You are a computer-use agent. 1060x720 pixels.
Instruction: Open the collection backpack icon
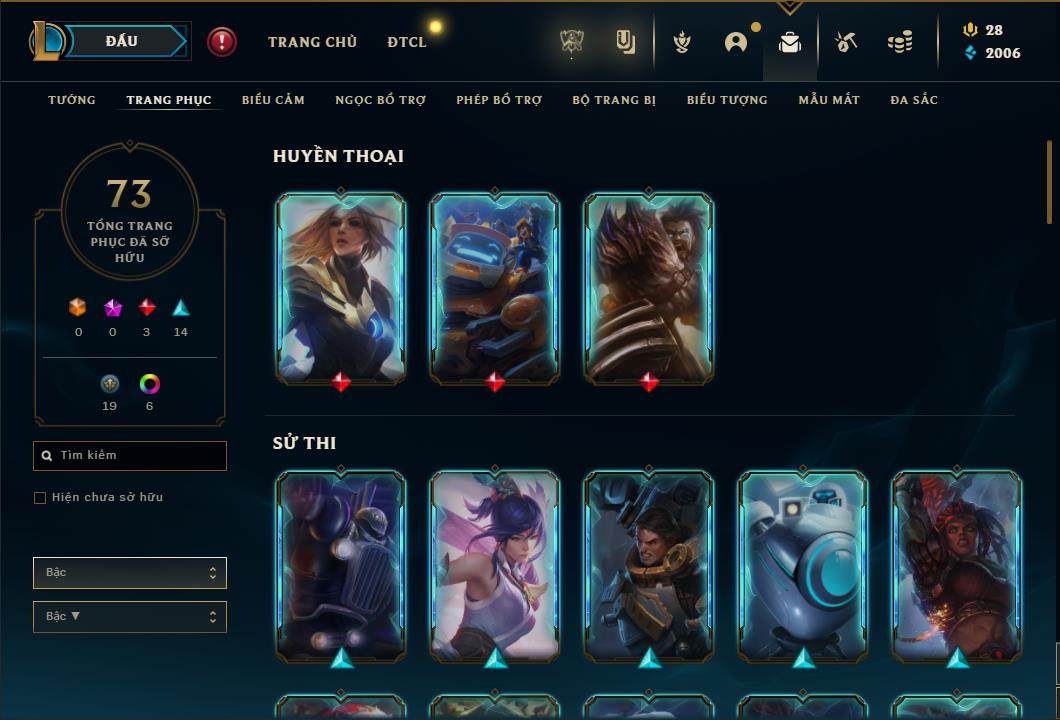pyautogui.click(x=790, y=43)
